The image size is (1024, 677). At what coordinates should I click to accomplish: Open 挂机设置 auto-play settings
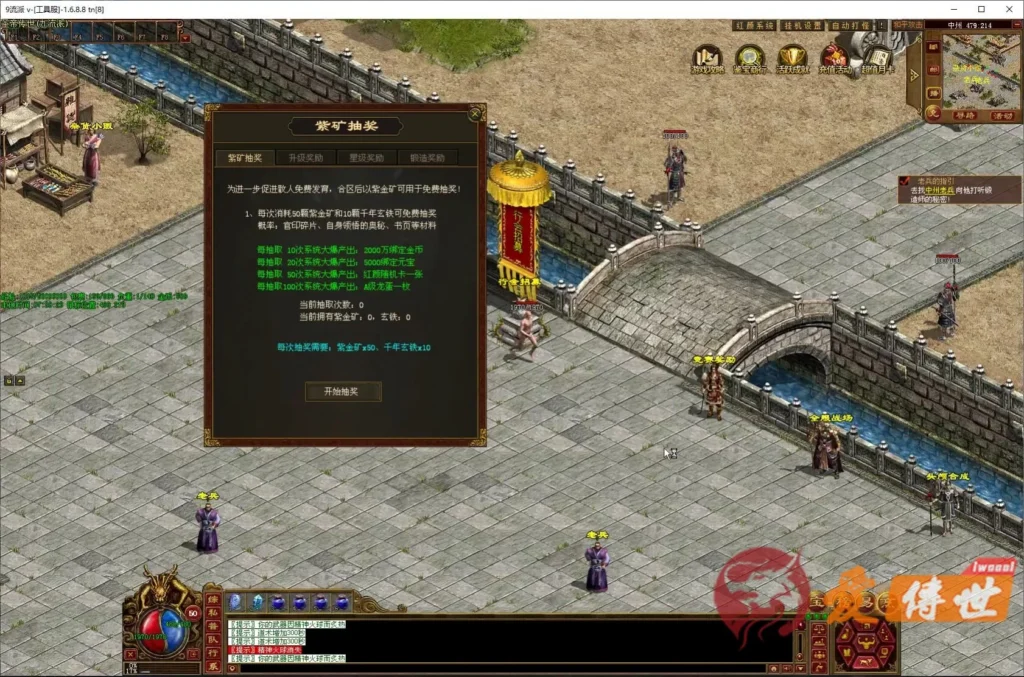(801, 25)
